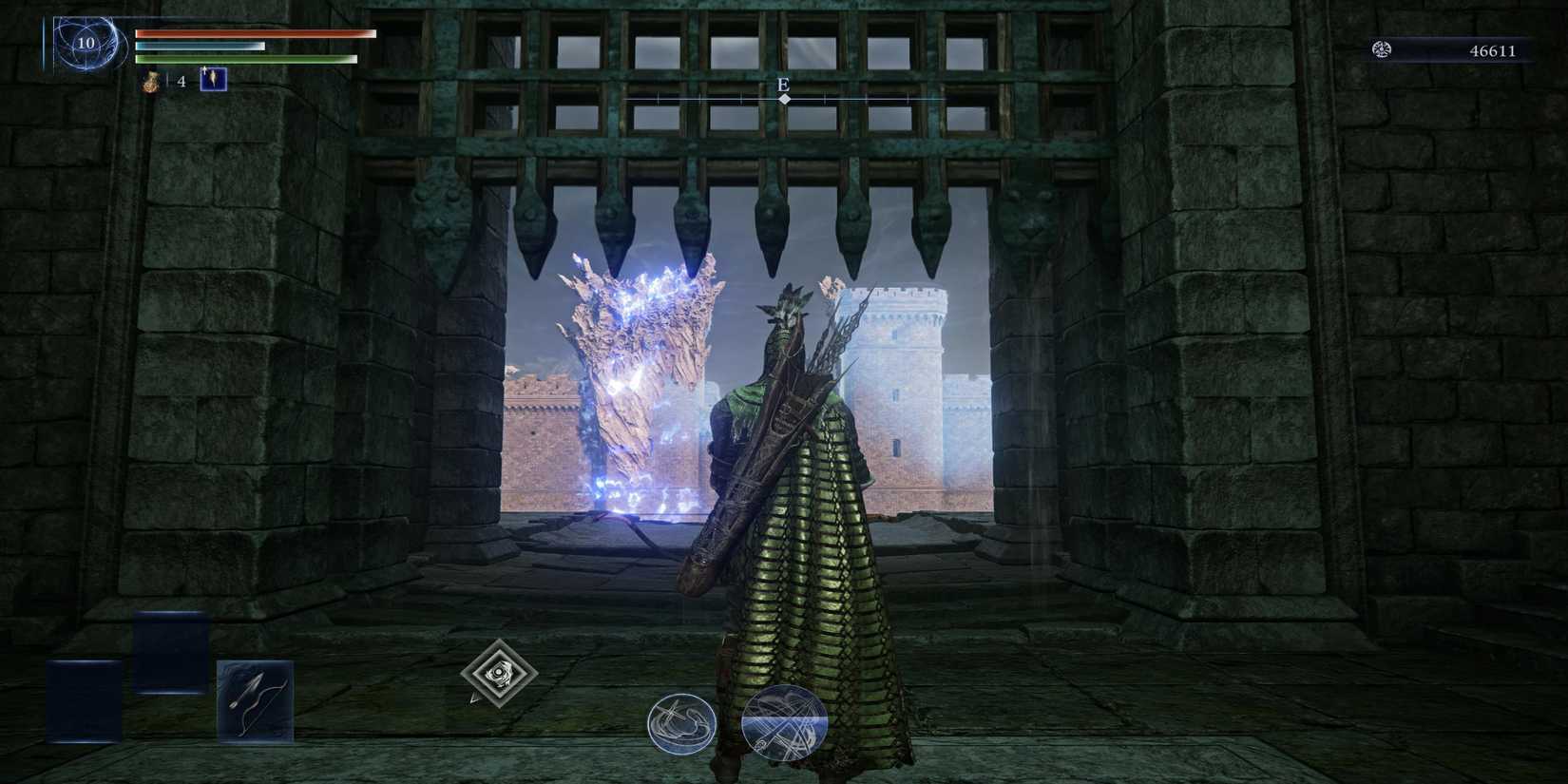Click the E marker on the compass

pyautogui.click(x=784, y=85)
